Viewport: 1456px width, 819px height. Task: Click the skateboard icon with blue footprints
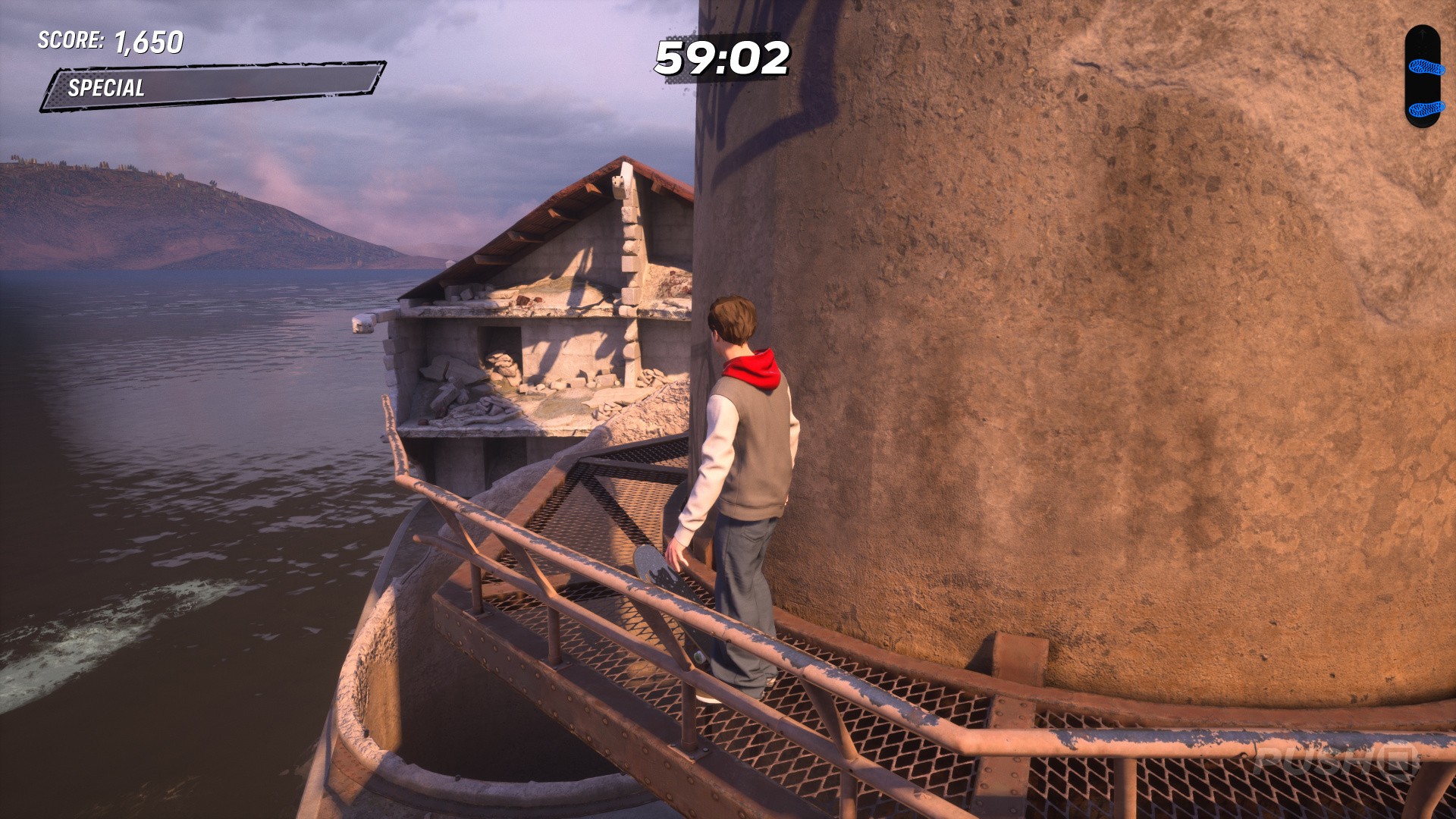tap(1422, 76)
